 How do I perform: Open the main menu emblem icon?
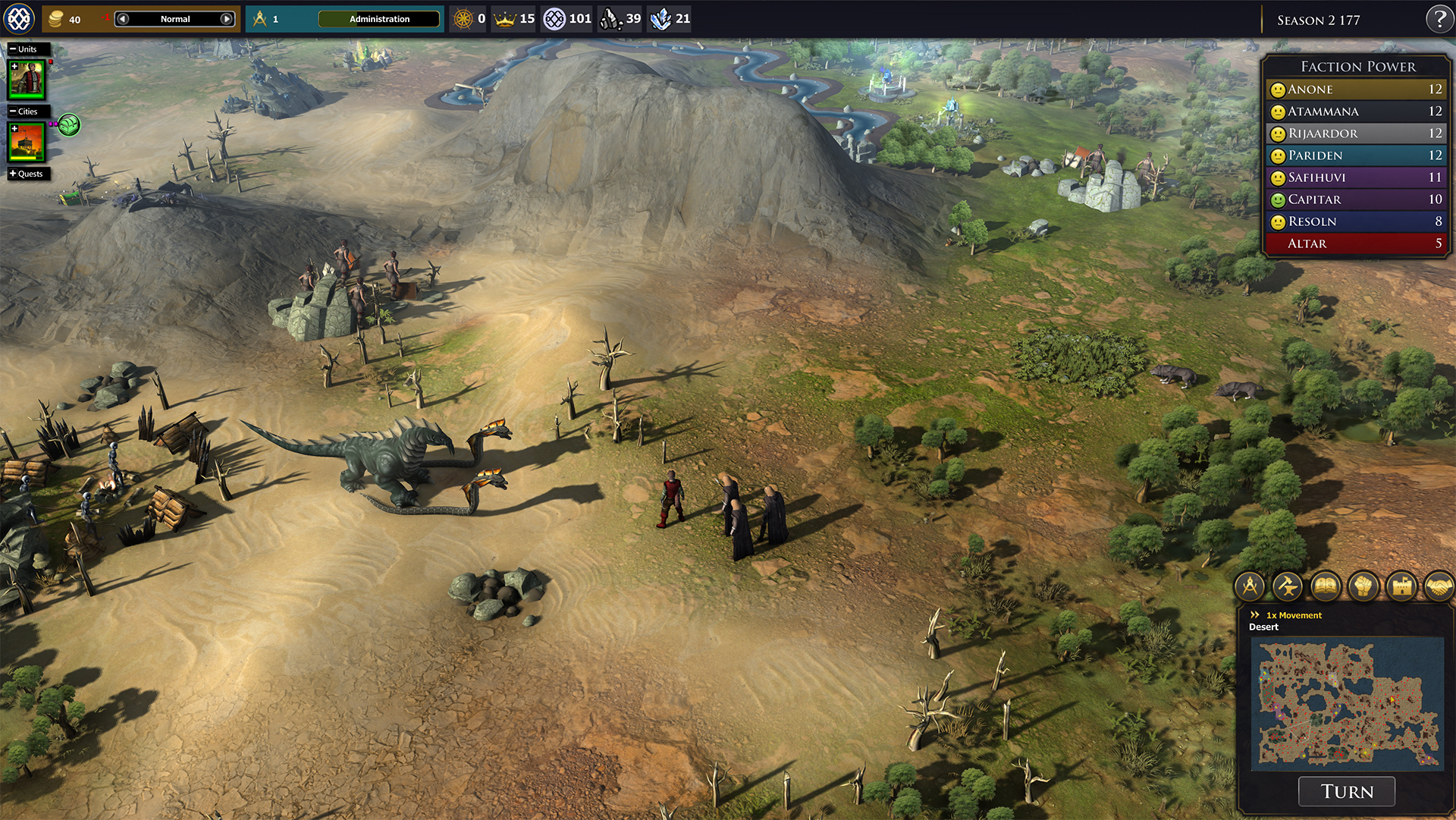coord(19,19)
